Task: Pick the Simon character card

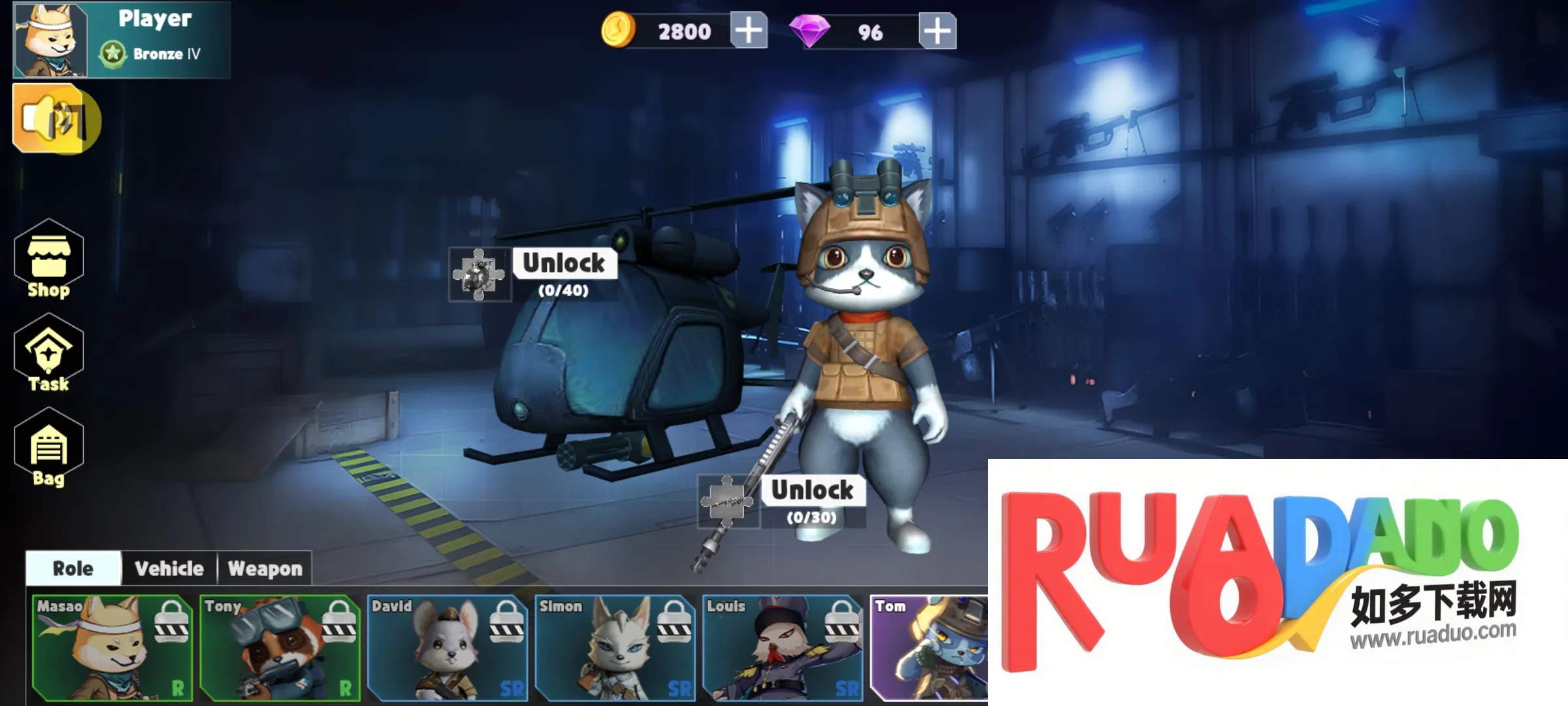Action: pyautogui.click(x=615, y=647)
